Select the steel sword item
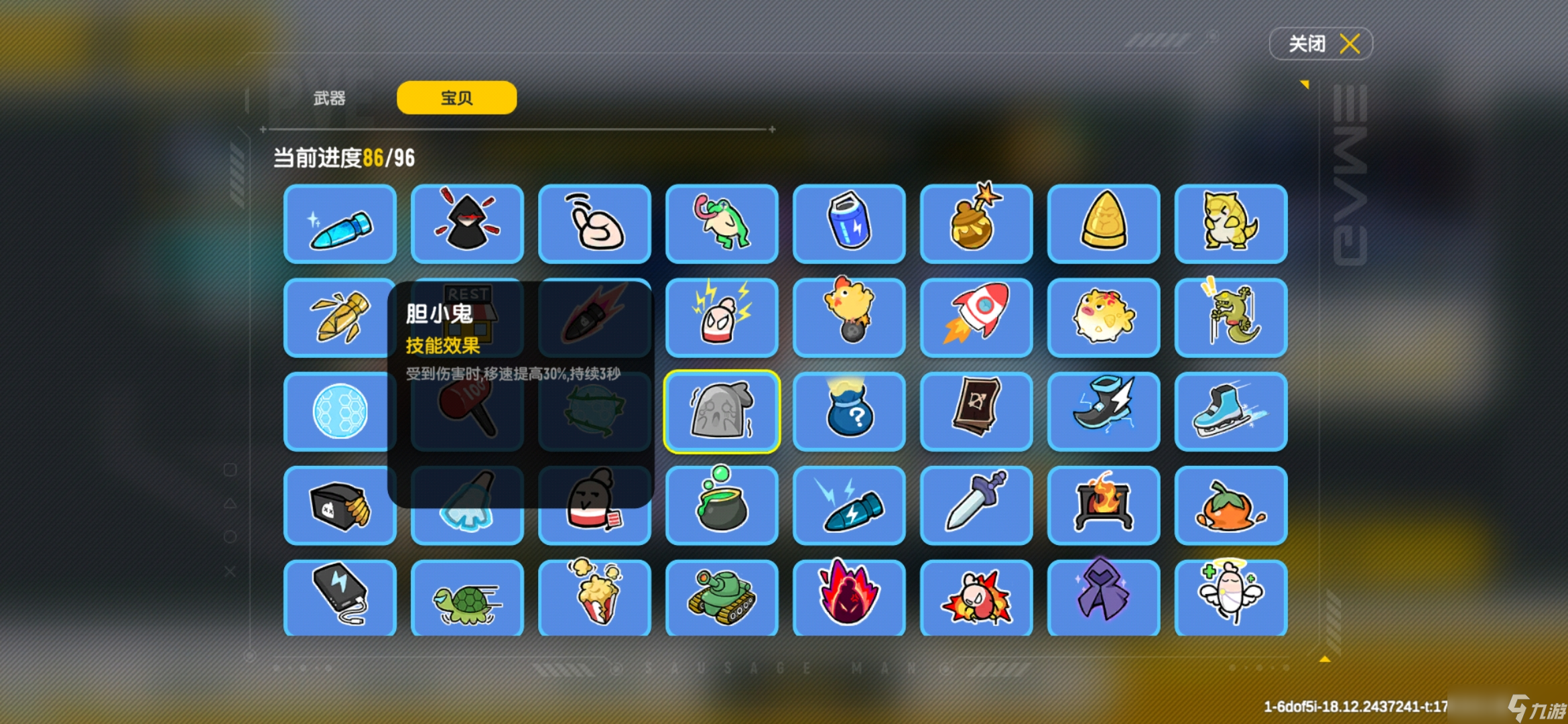Screen dimensions: 1568x724 (976, 505)
